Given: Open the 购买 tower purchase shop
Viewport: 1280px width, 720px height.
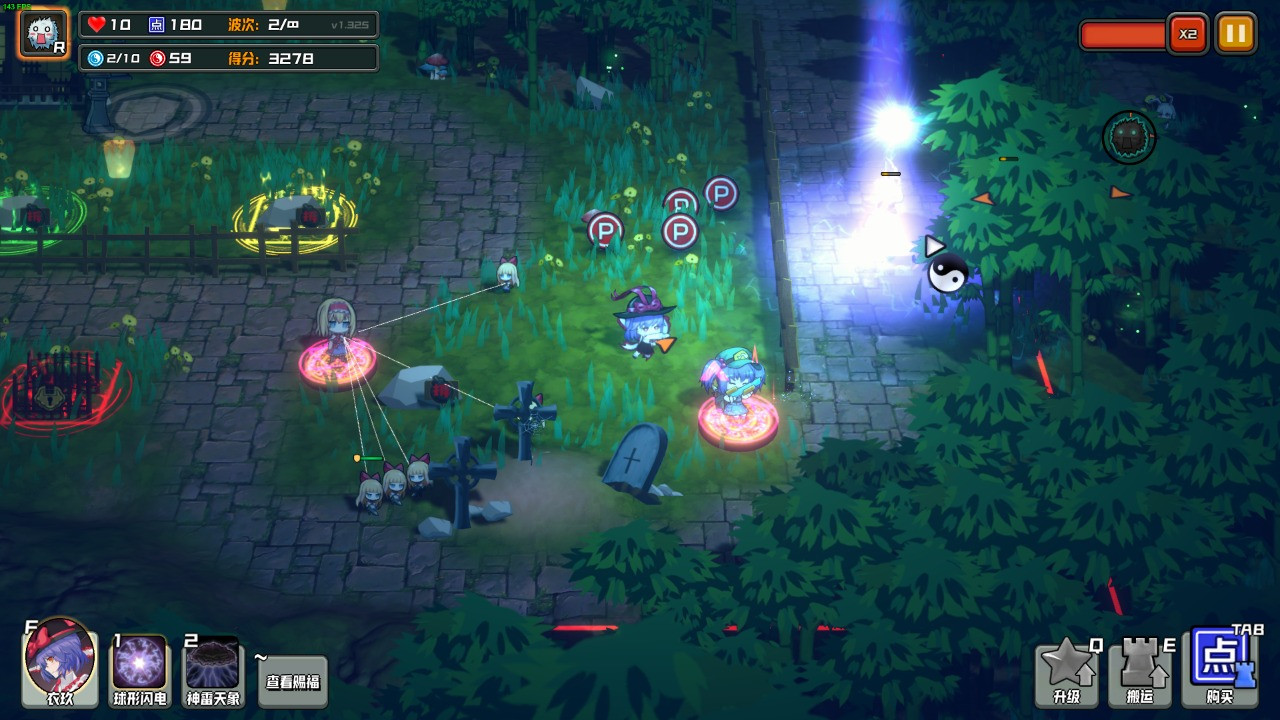Looking at the screenshot, I should 1219,667.
